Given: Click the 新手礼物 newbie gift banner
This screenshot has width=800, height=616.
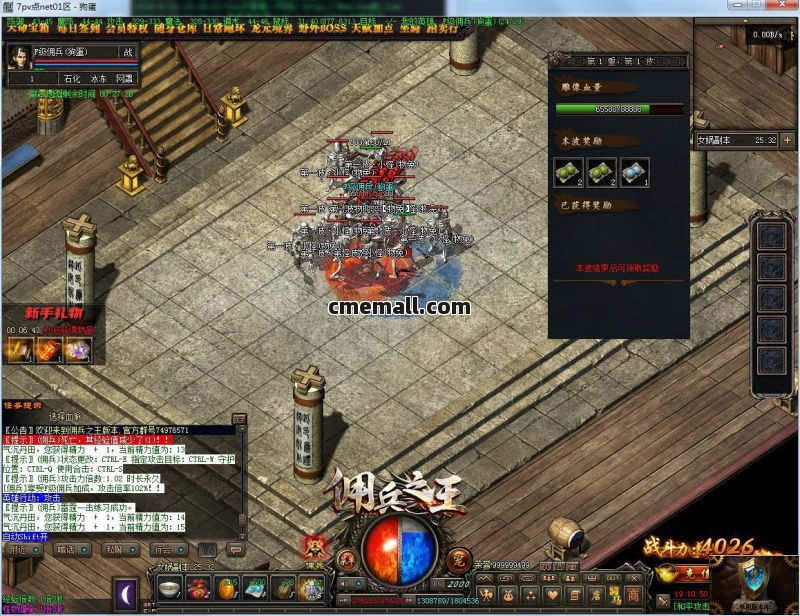Looking at the screenshot, I should point(45,312).
